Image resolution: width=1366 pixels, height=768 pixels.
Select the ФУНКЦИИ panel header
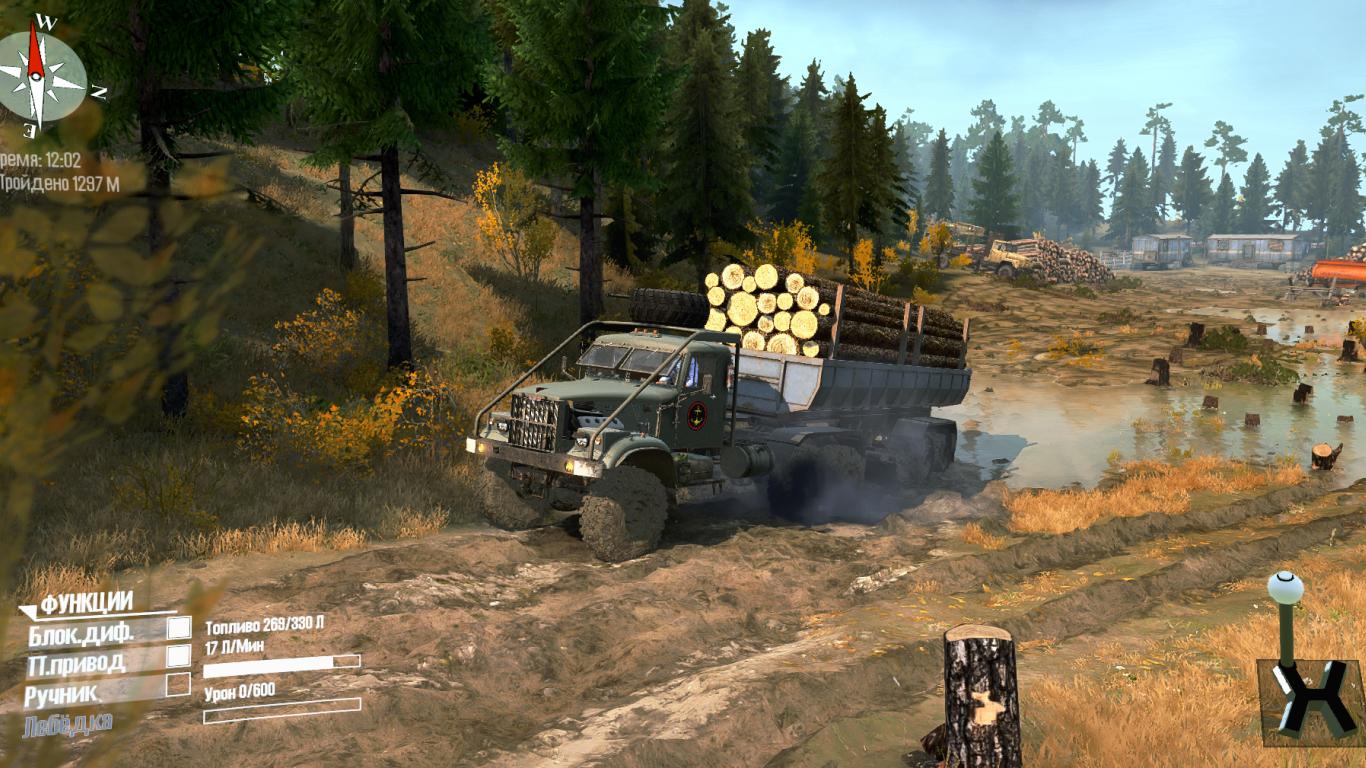click(x=88, y=602)
